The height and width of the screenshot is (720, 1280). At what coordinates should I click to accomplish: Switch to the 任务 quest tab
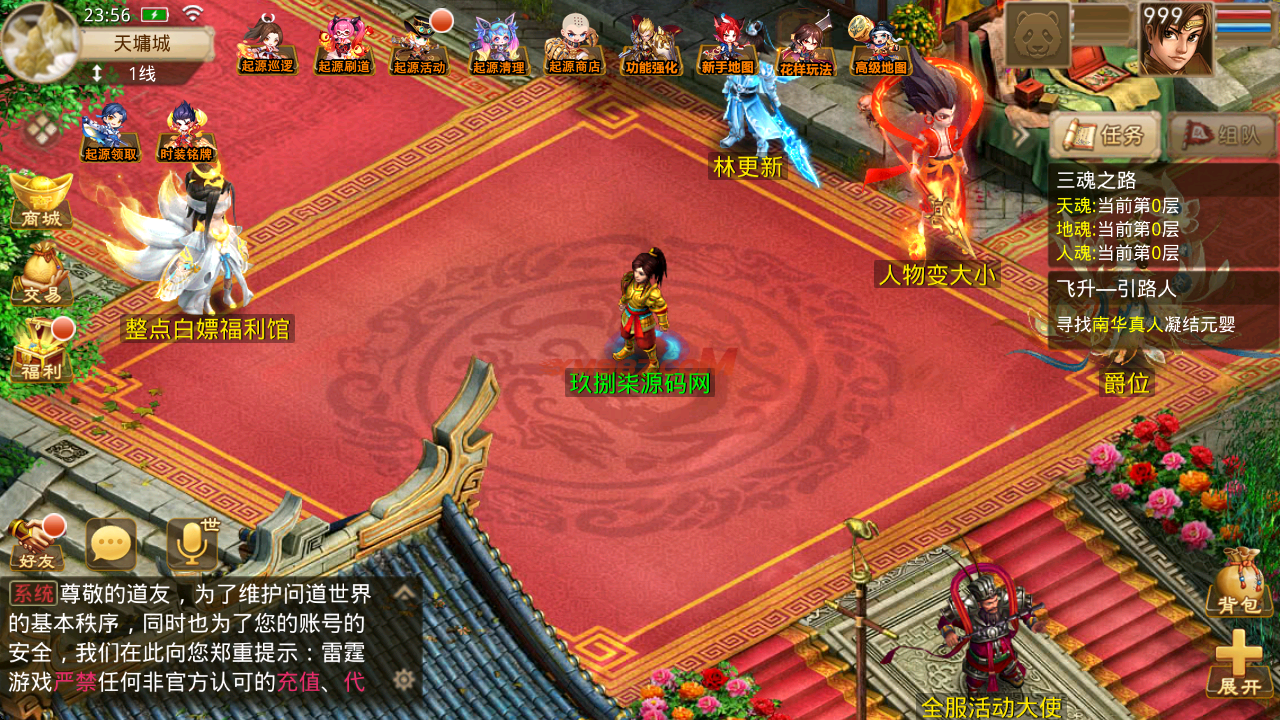pos(1105,136)
